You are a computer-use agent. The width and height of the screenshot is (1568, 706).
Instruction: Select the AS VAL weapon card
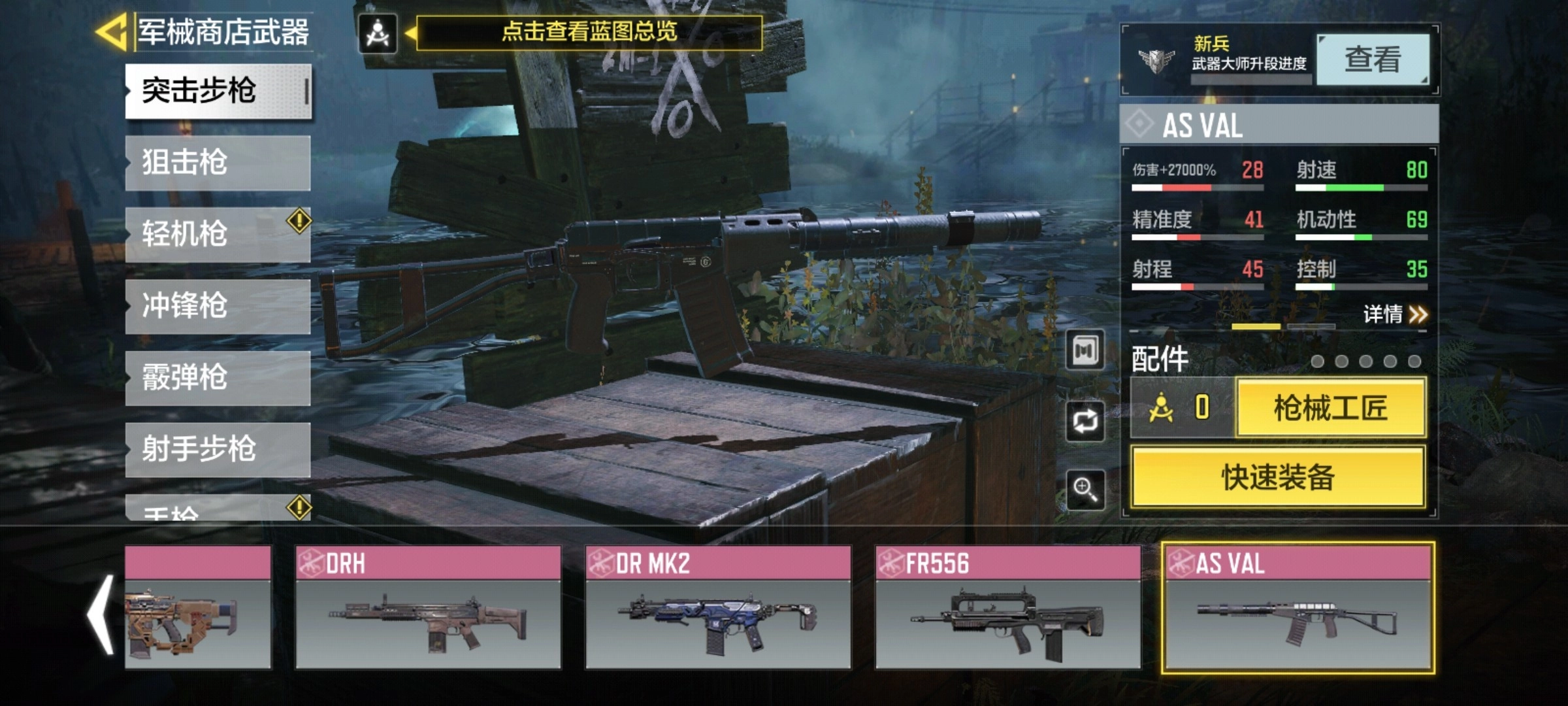pos(1298,607)
